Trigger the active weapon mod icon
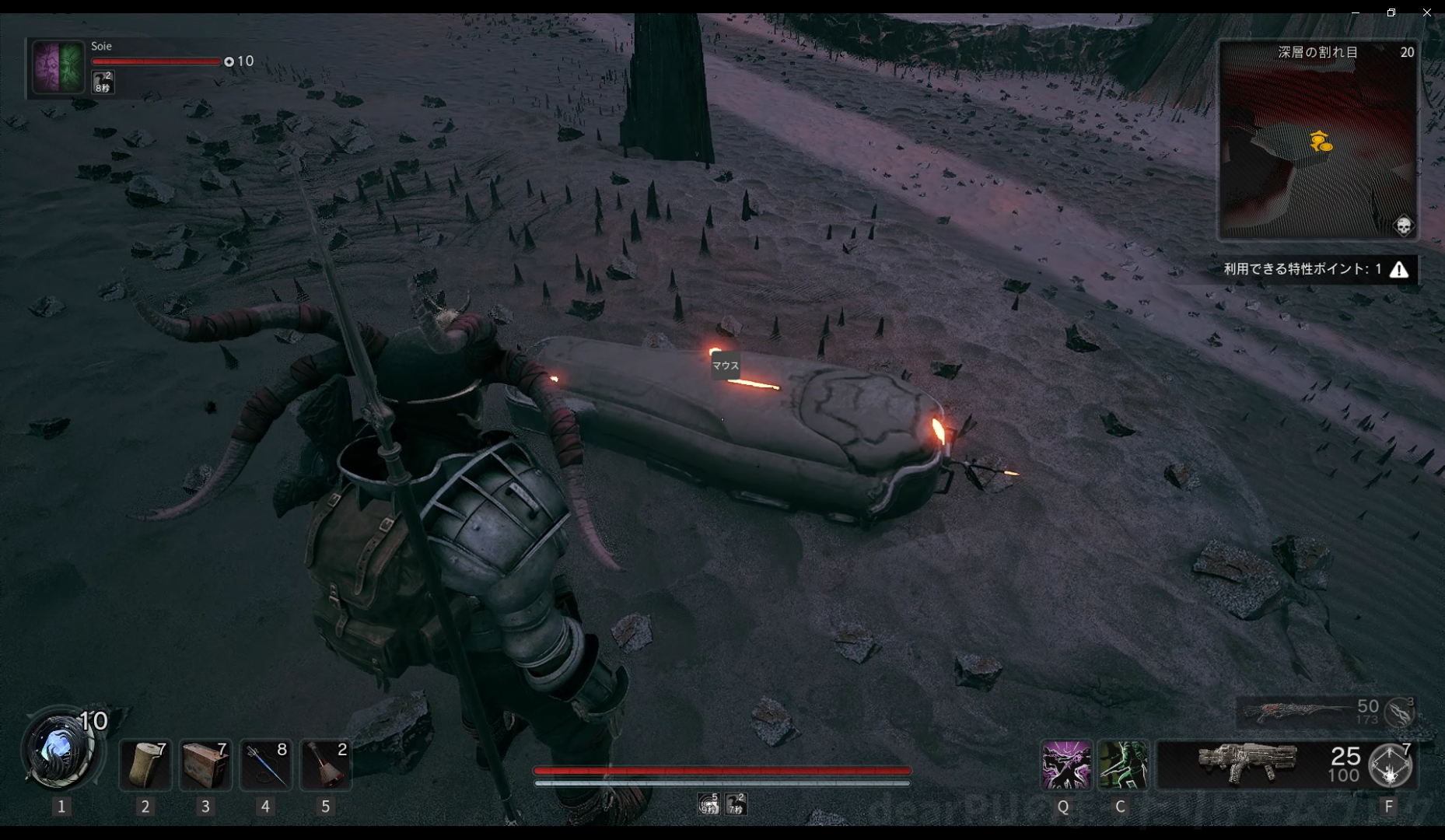1445x840 pixels. coord(1391,765)
